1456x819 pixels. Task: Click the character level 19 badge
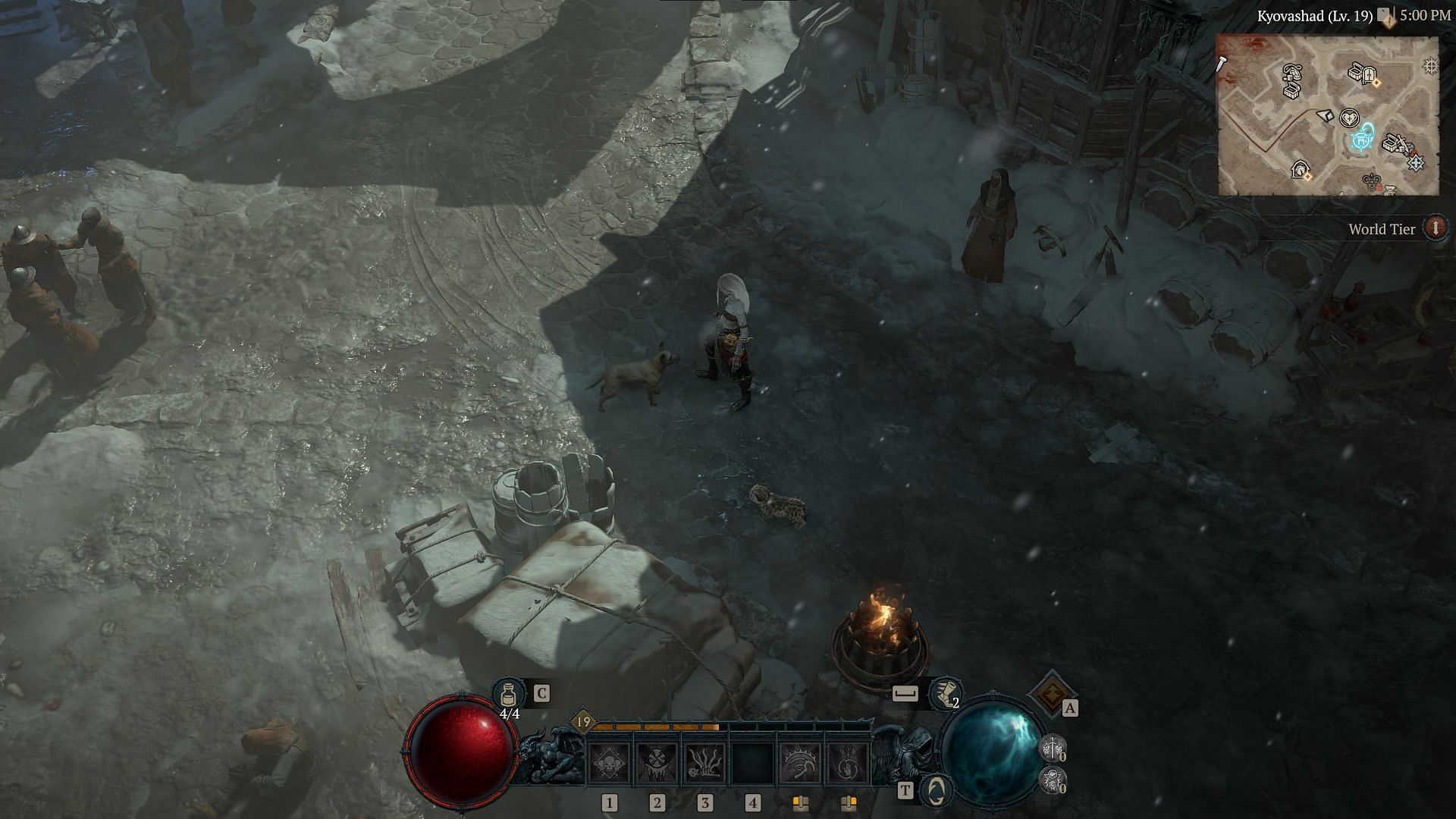point(582,721)
